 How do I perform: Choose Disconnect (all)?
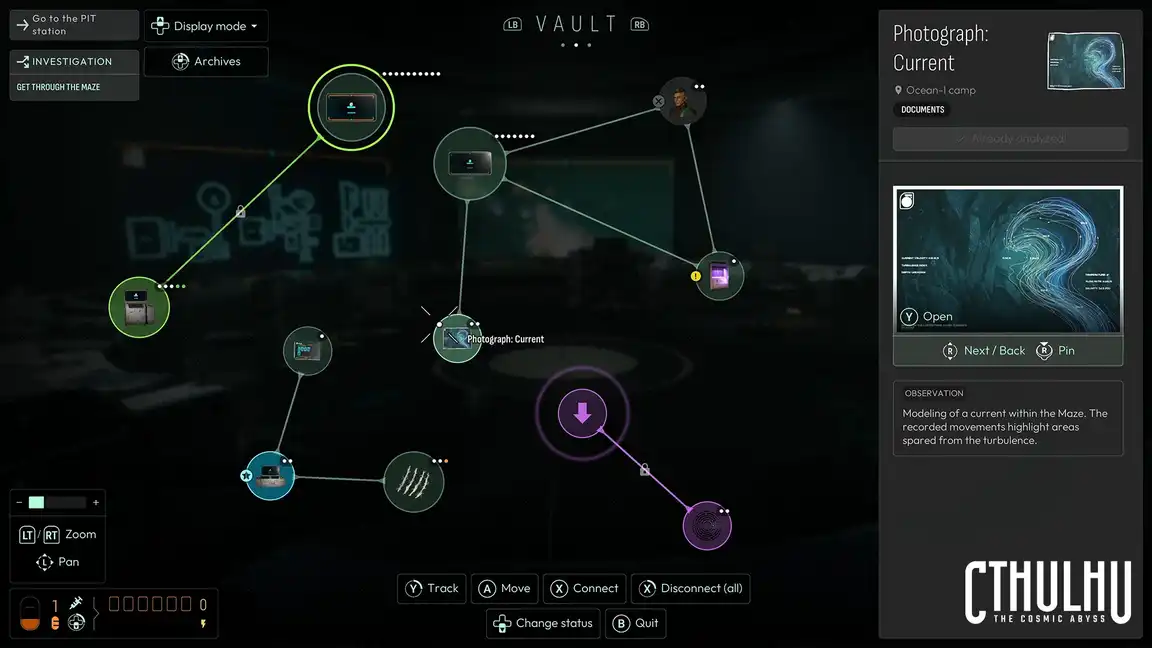[x=691, y=588]
